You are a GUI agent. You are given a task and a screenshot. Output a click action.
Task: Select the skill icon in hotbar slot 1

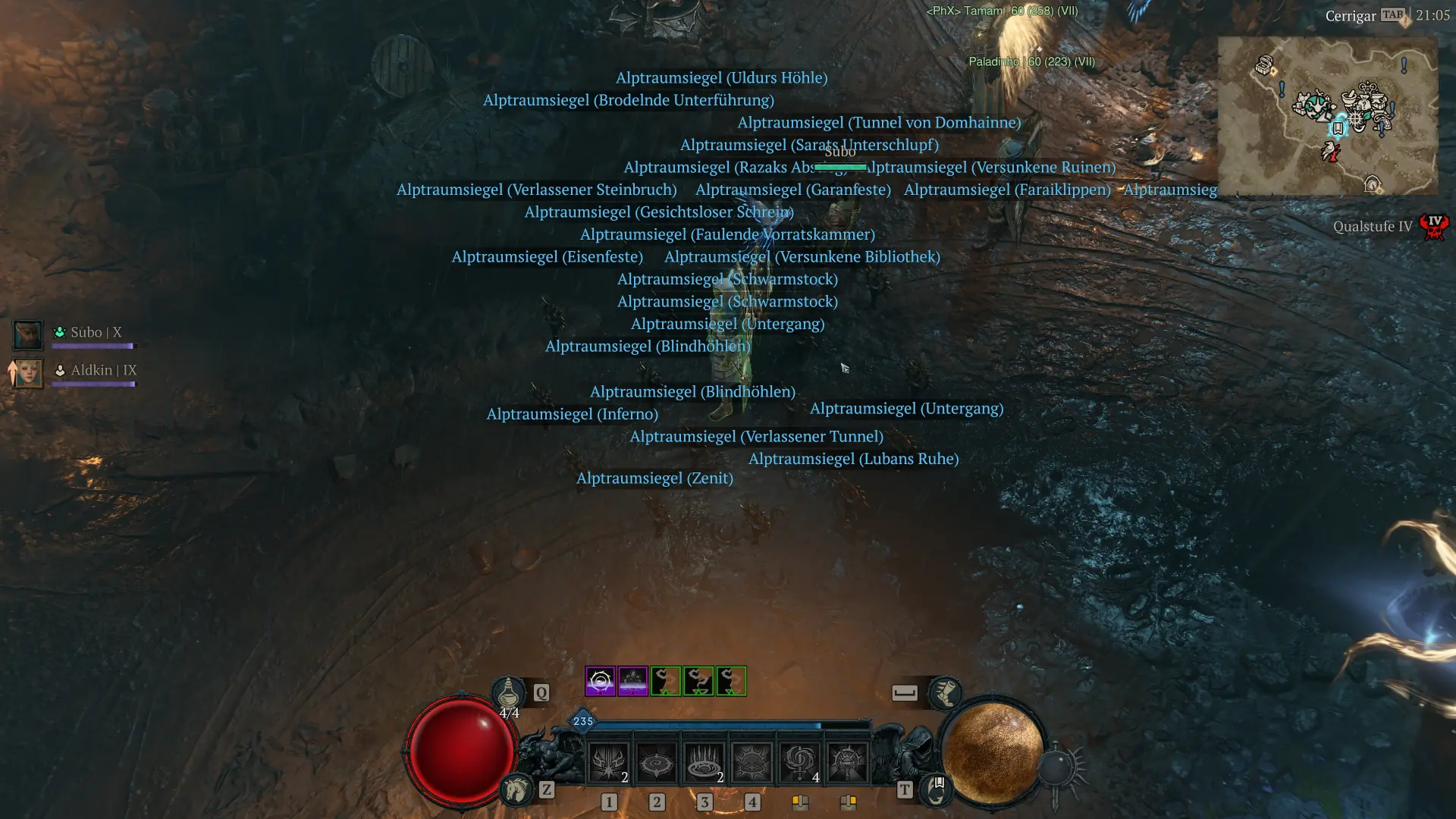pos(607,762)
